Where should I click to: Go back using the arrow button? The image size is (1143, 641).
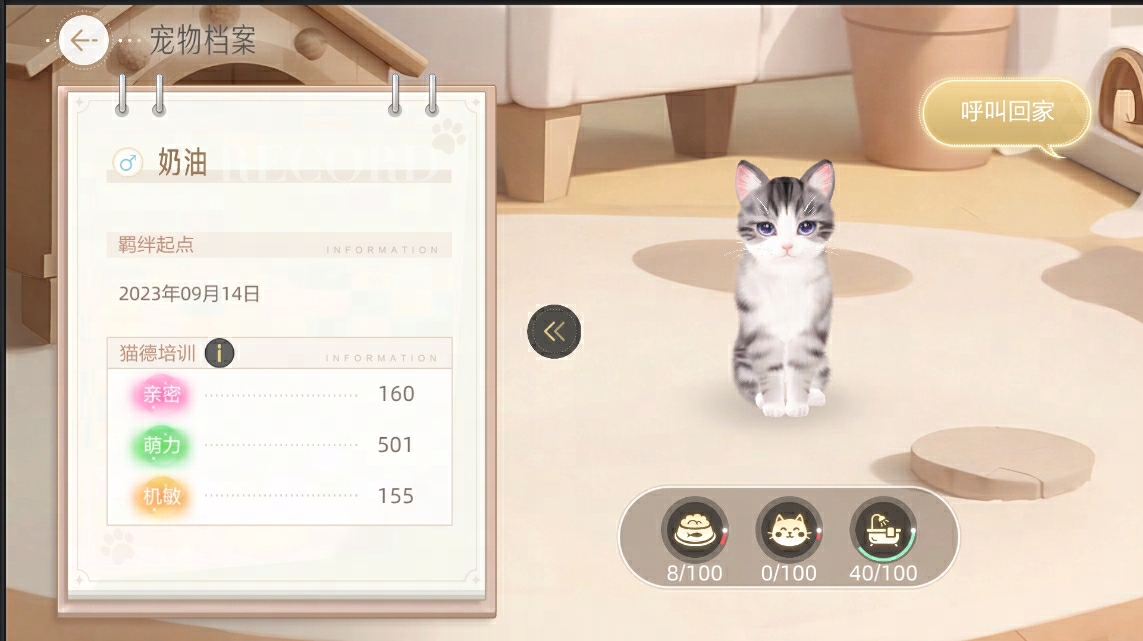click(x=83, y=40)
